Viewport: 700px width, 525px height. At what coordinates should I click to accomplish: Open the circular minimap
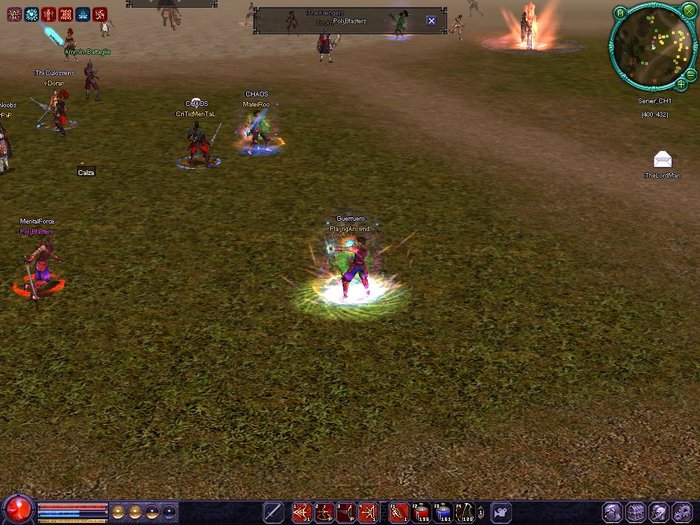click(652, 48)
